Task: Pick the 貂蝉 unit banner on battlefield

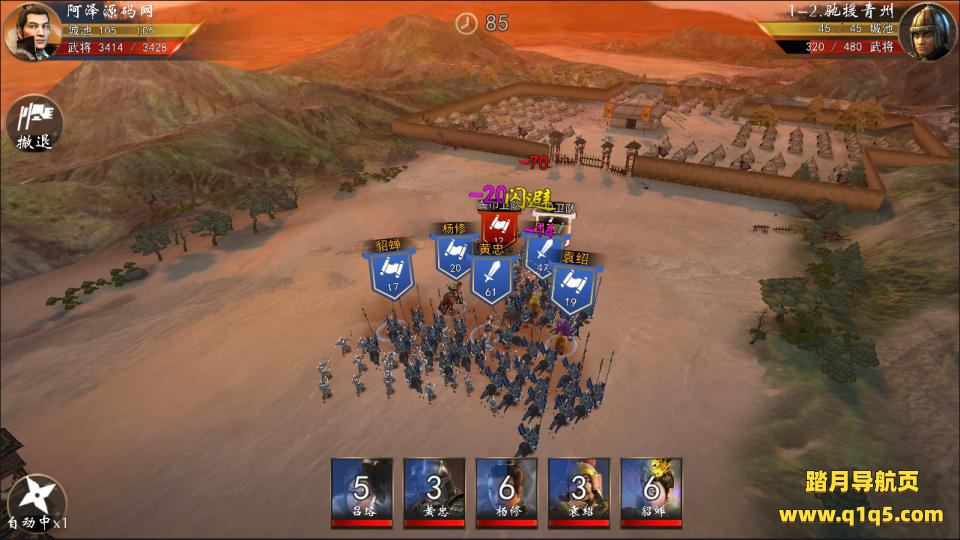Action: click(x=393, y=270)
